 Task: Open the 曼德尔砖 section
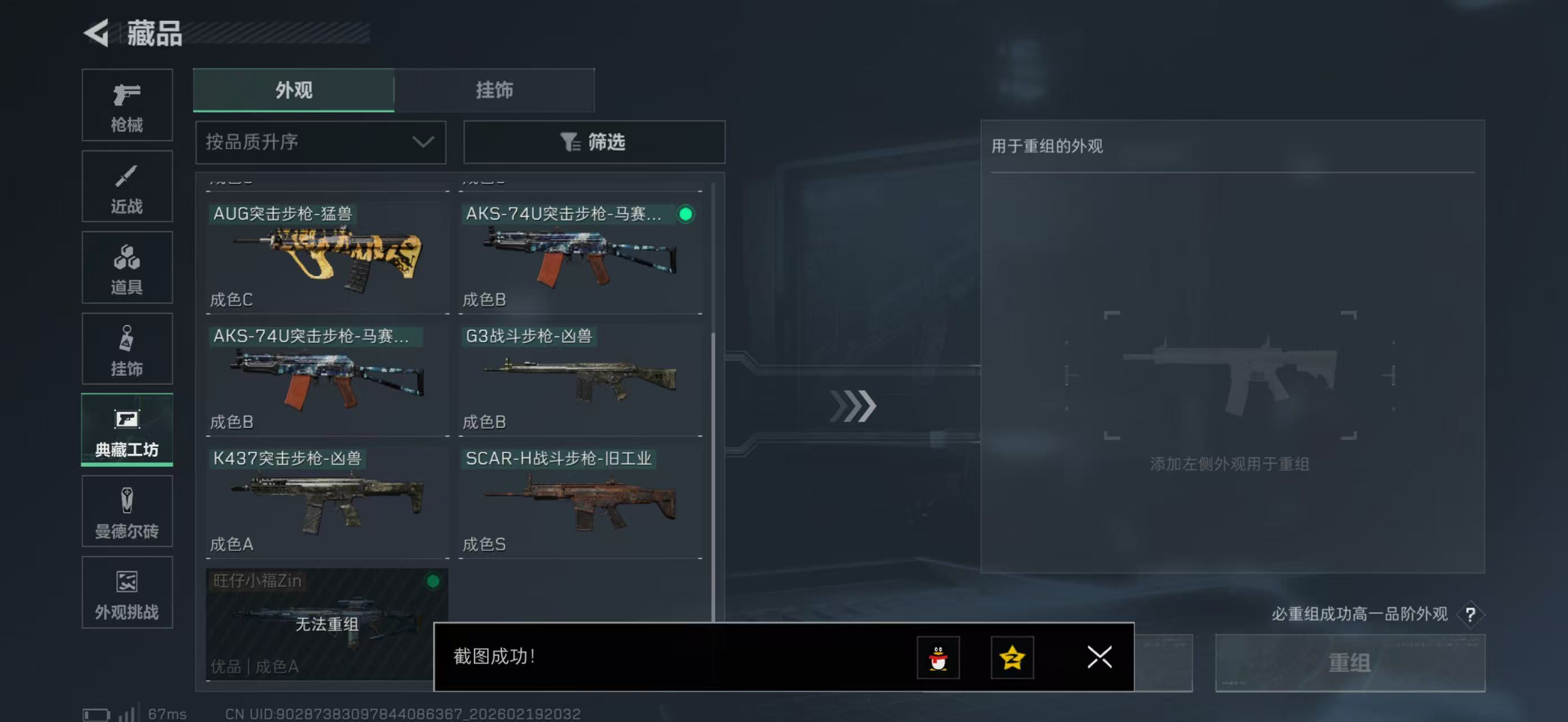127,512
